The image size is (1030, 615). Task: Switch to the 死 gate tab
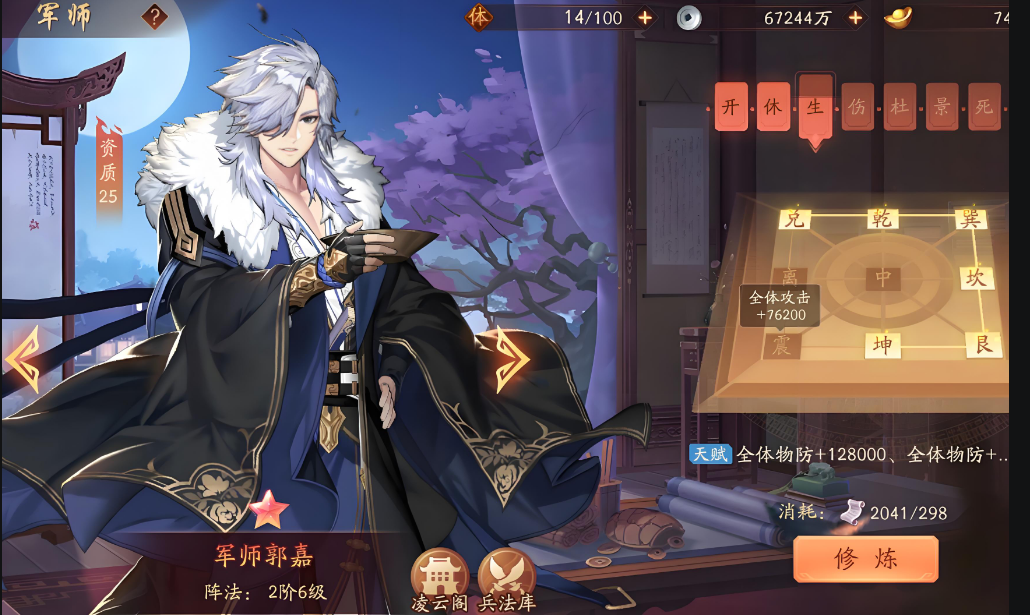point(984,107)
